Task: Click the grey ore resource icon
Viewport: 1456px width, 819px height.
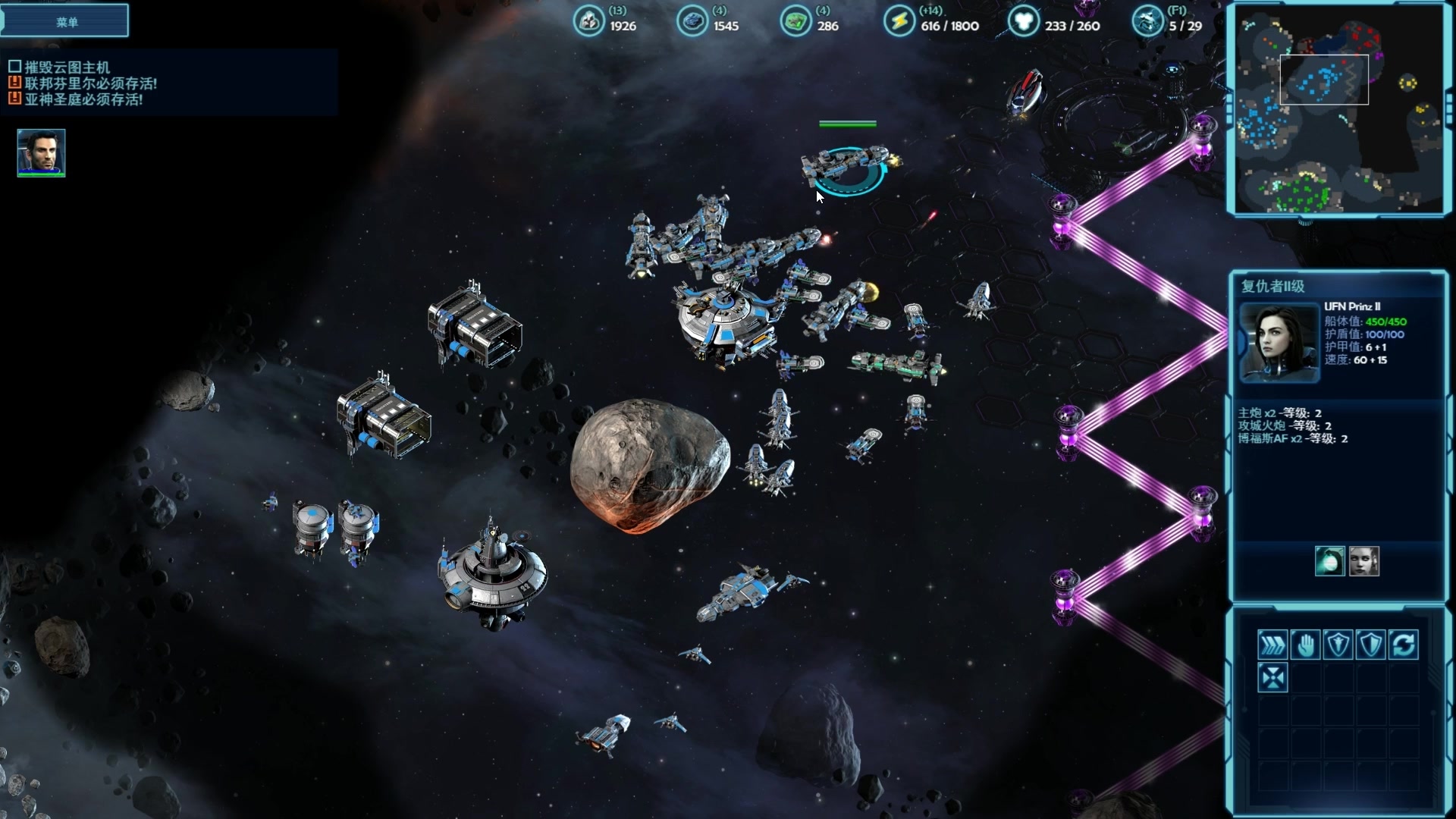Action: tap(588, 21)
